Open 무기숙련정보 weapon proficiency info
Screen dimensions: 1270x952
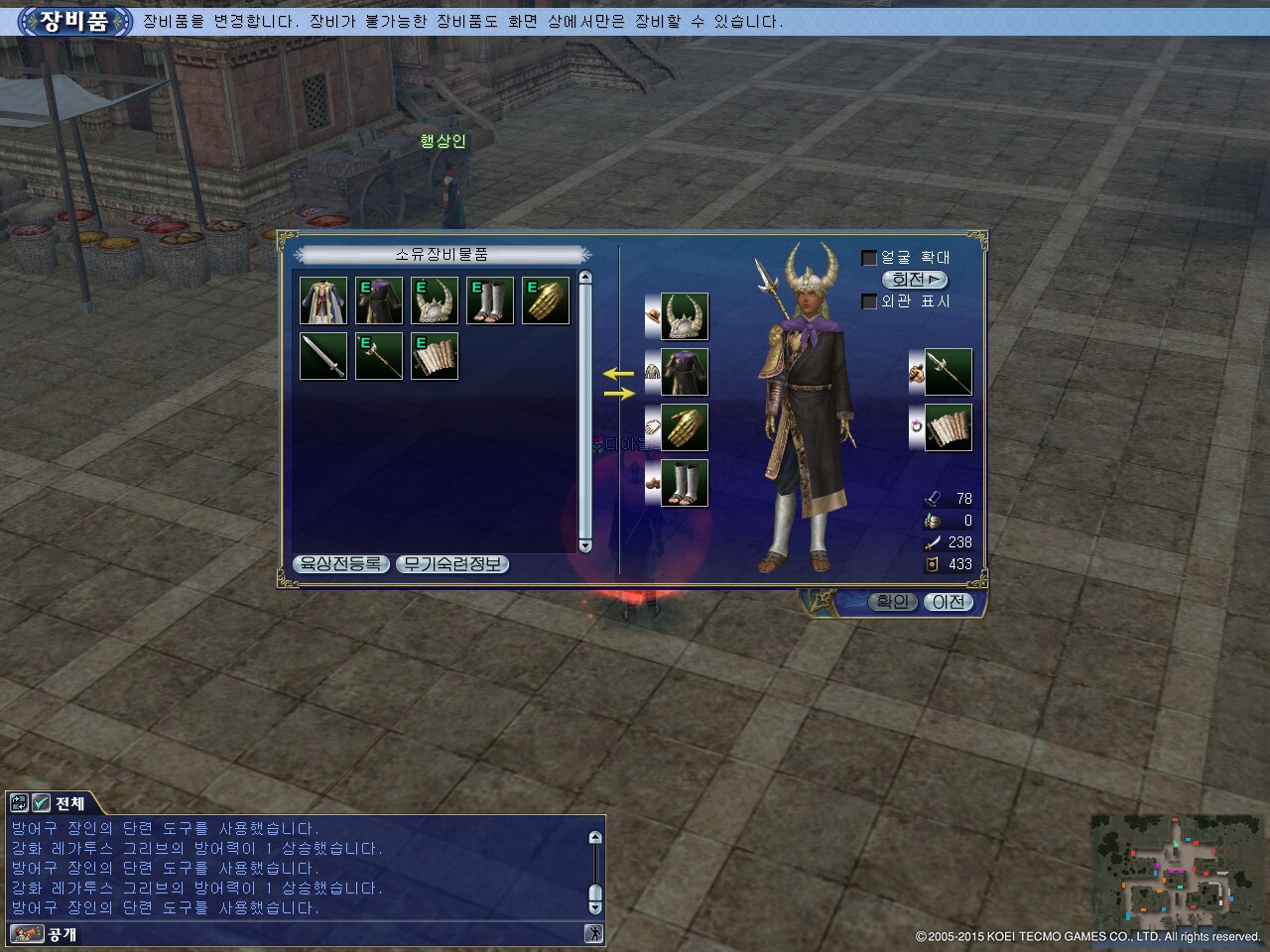[452, 564]
